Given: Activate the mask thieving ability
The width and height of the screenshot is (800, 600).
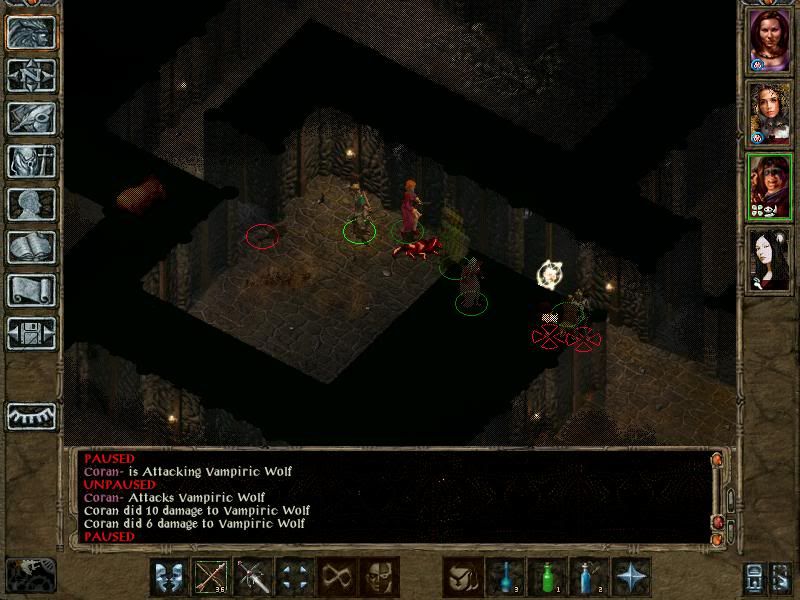Looking at the screenshot, I should pyautogui.click(x=379, y=577).
